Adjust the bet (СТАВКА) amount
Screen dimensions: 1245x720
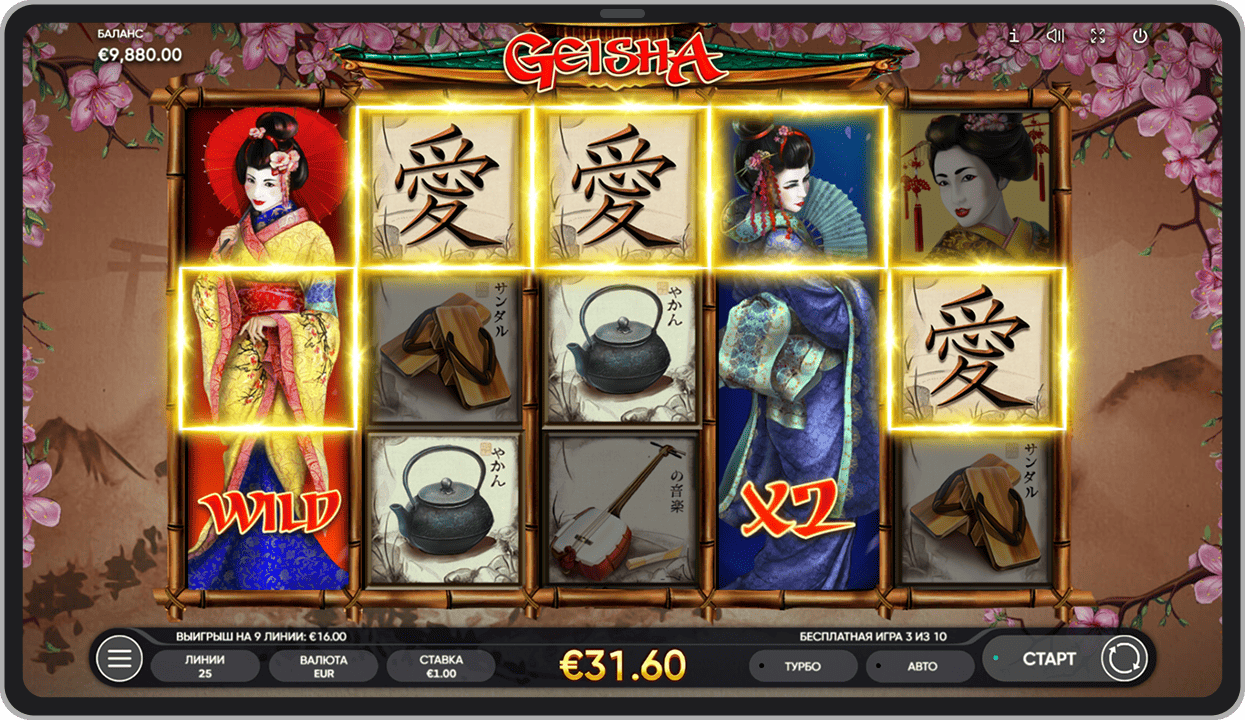[x=441, y=666]
